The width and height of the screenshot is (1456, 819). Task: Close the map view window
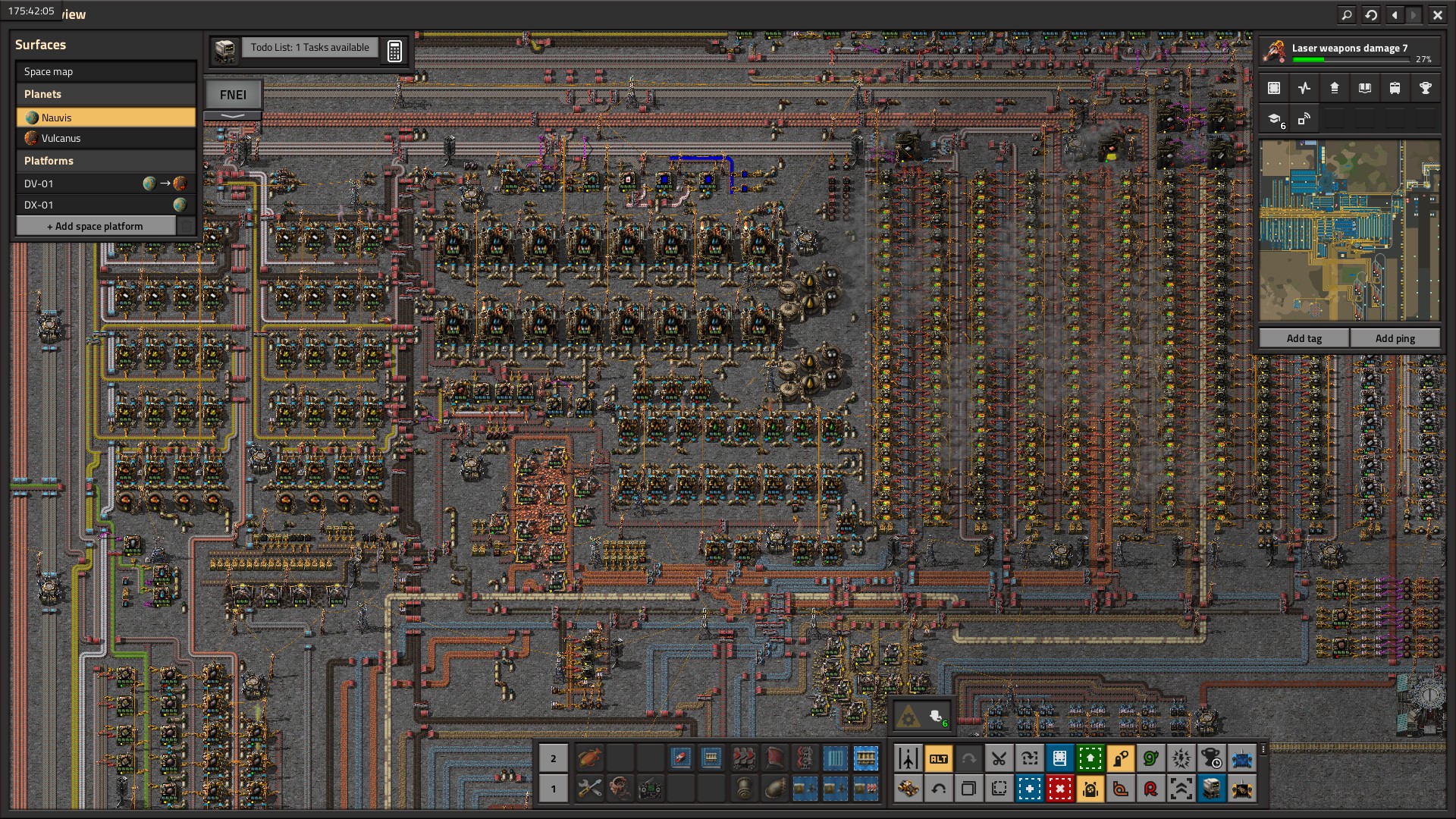(1437, 14)
